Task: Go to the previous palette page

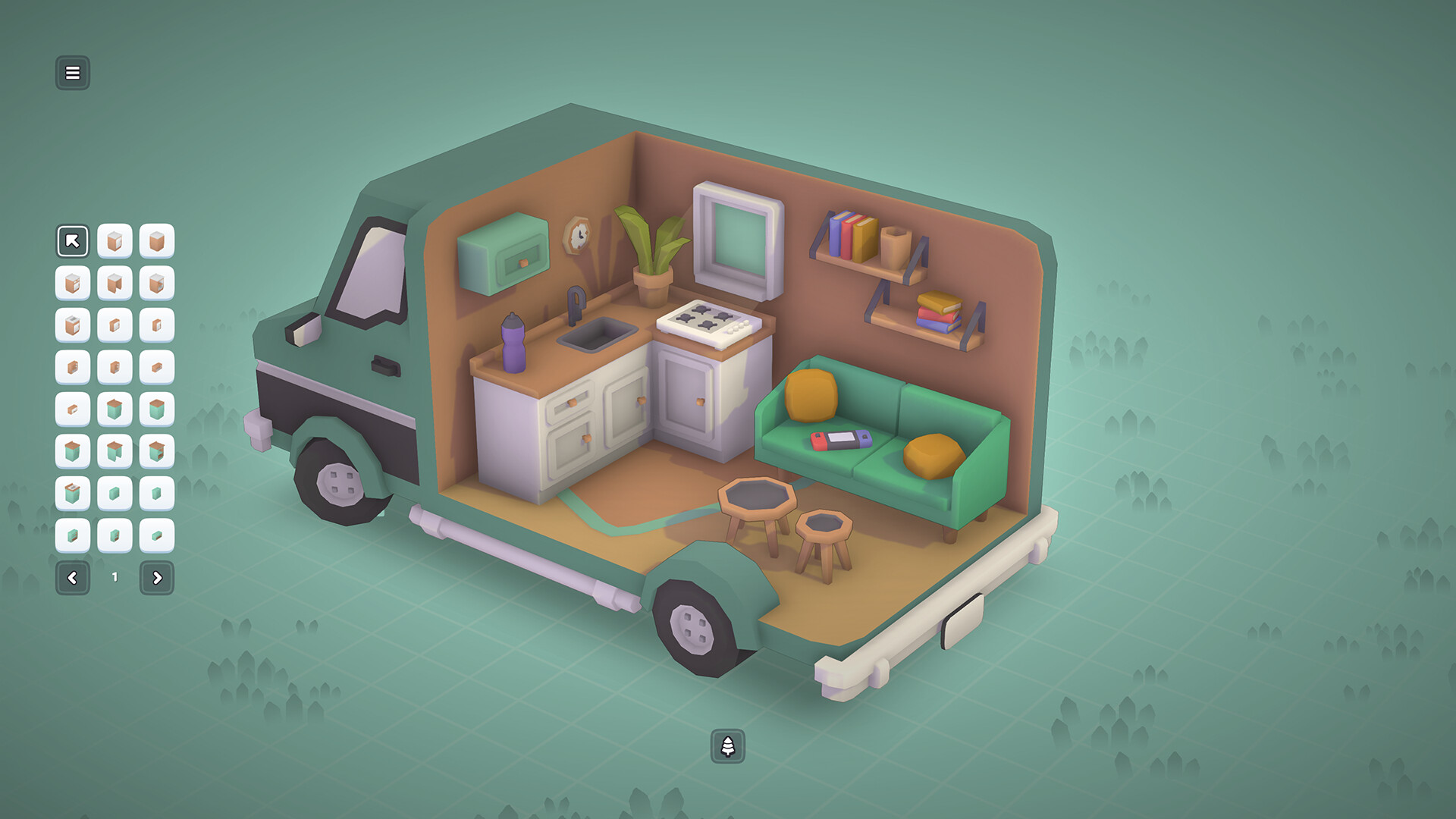Action: [x=73, y=576]
